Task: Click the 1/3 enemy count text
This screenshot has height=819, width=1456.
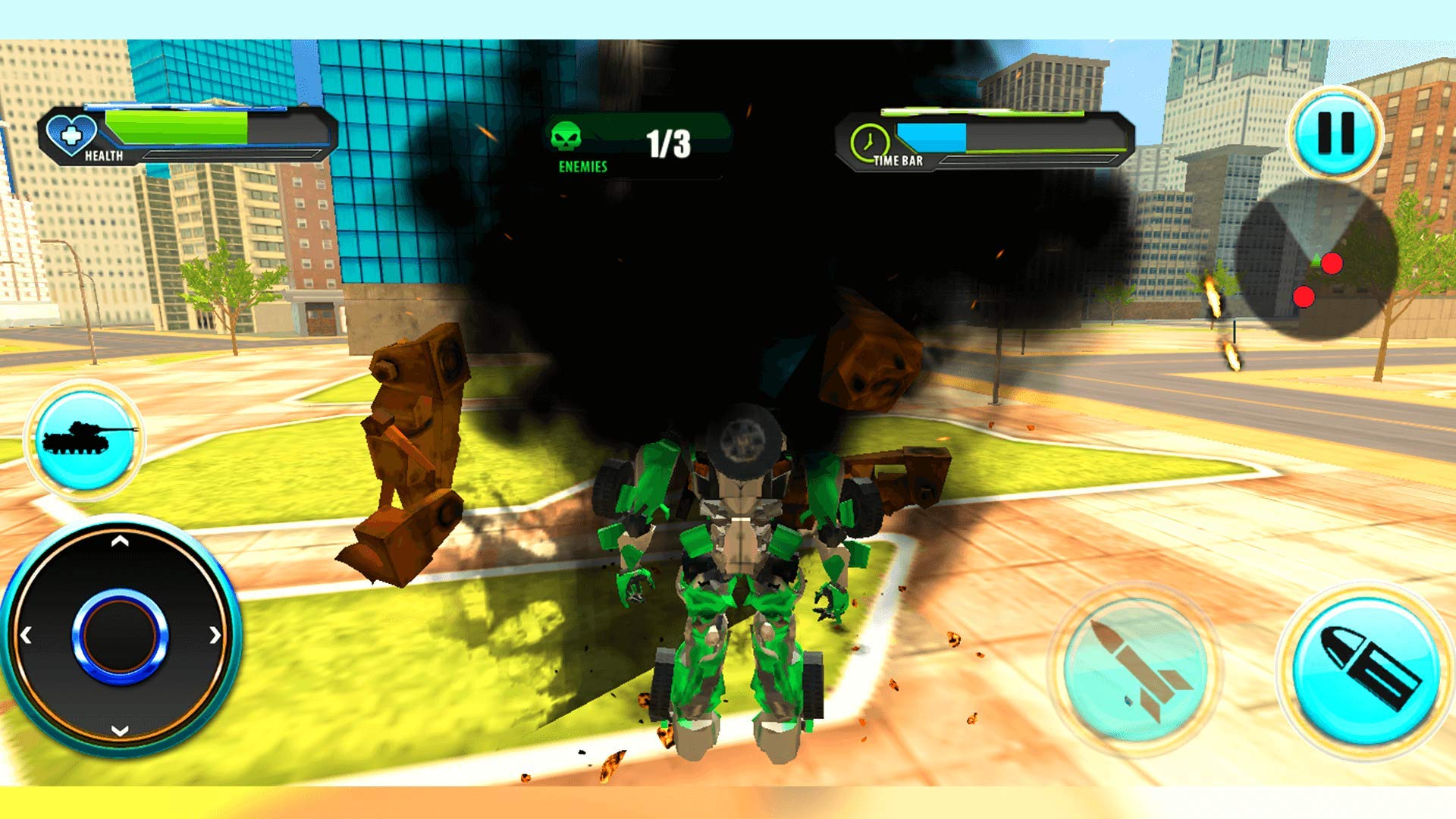Action: 667,142
